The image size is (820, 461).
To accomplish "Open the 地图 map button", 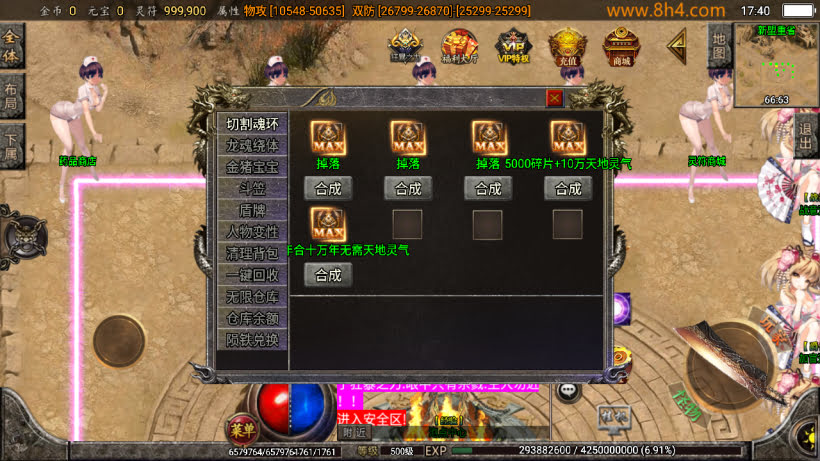I will [x=718, y=47].
